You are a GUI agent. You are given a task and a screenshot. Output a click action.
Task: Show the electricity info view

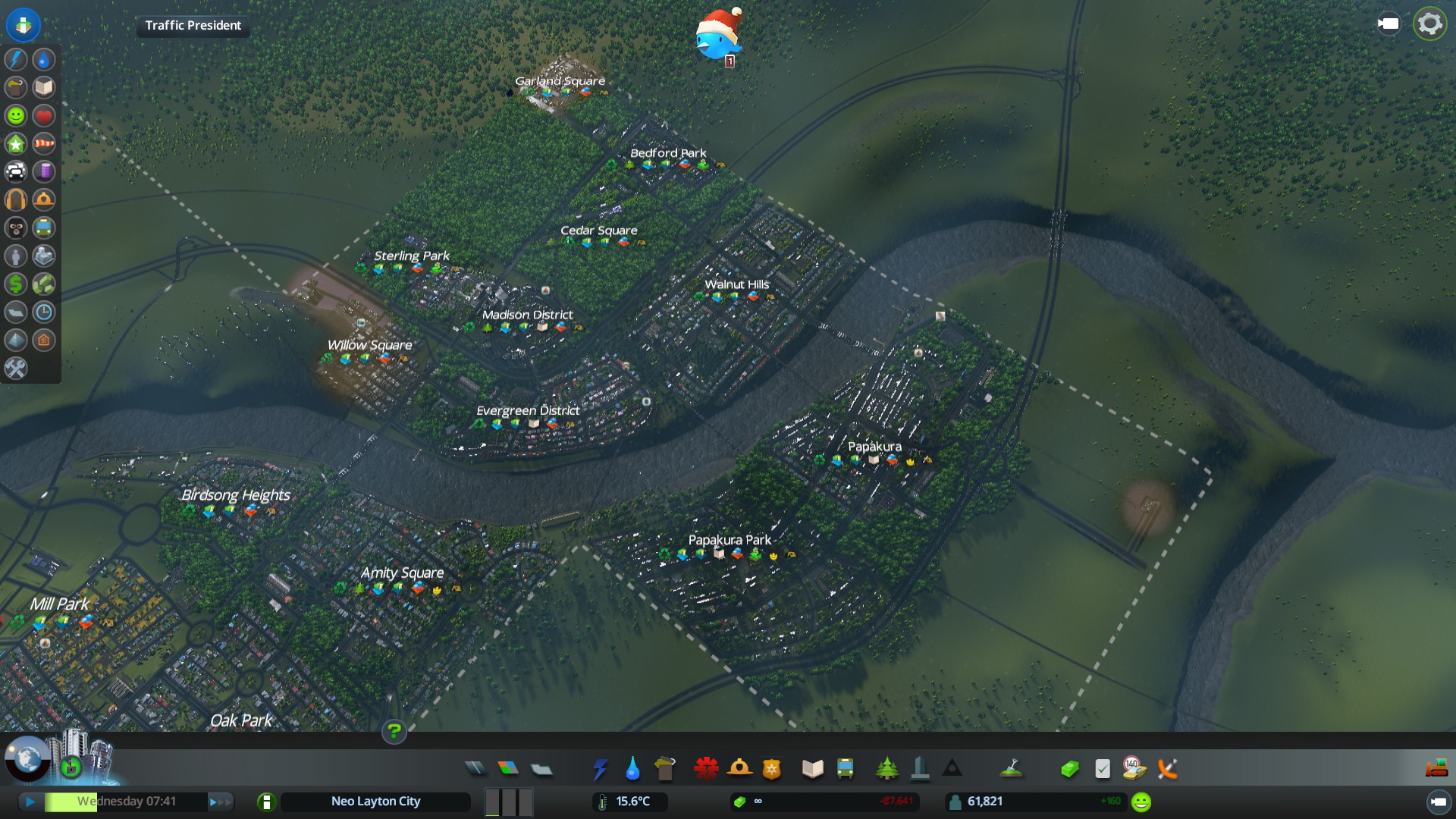16,59
